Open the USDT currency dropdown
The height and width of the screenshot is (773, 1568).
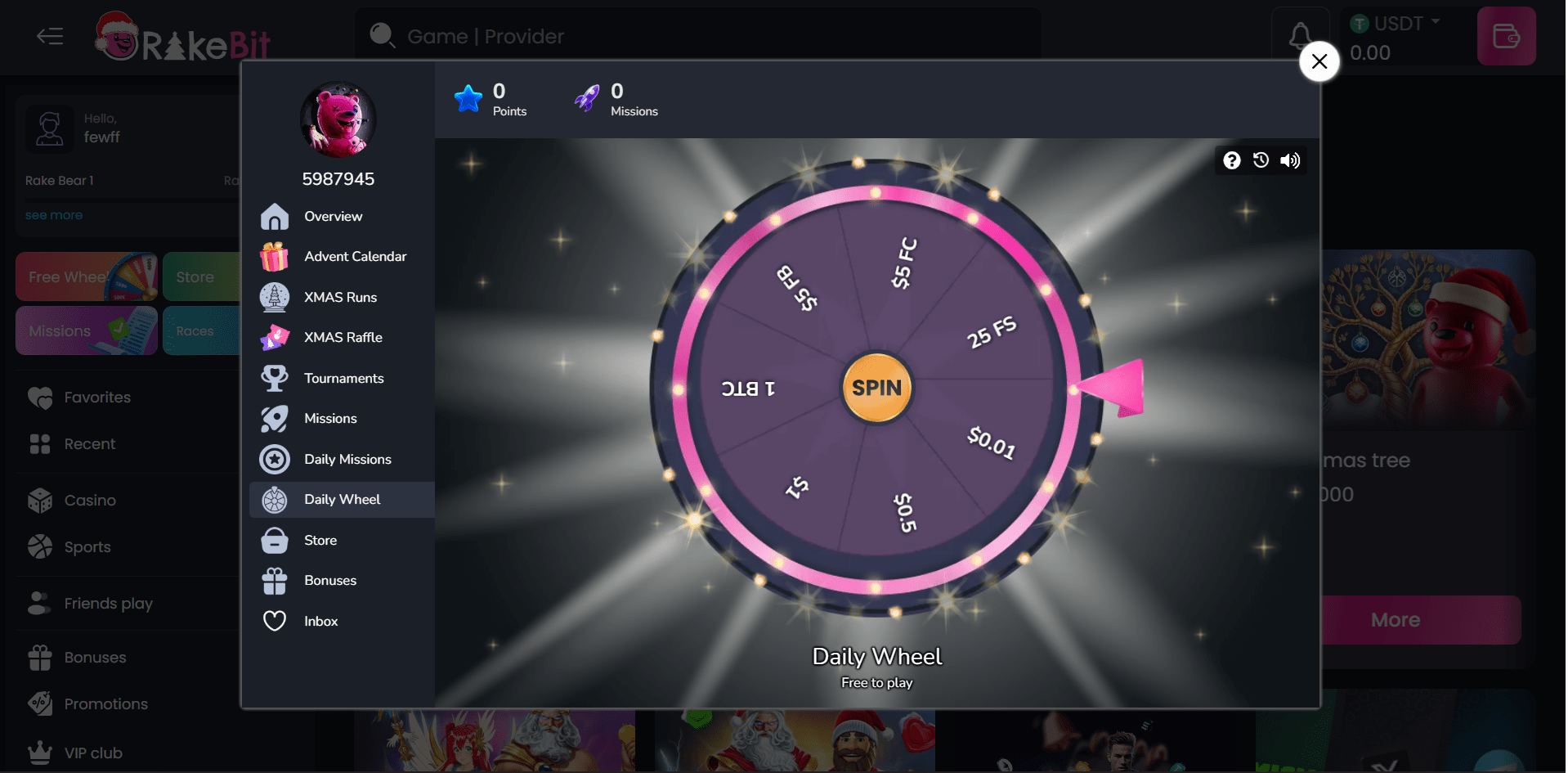tap(1398, 23)
